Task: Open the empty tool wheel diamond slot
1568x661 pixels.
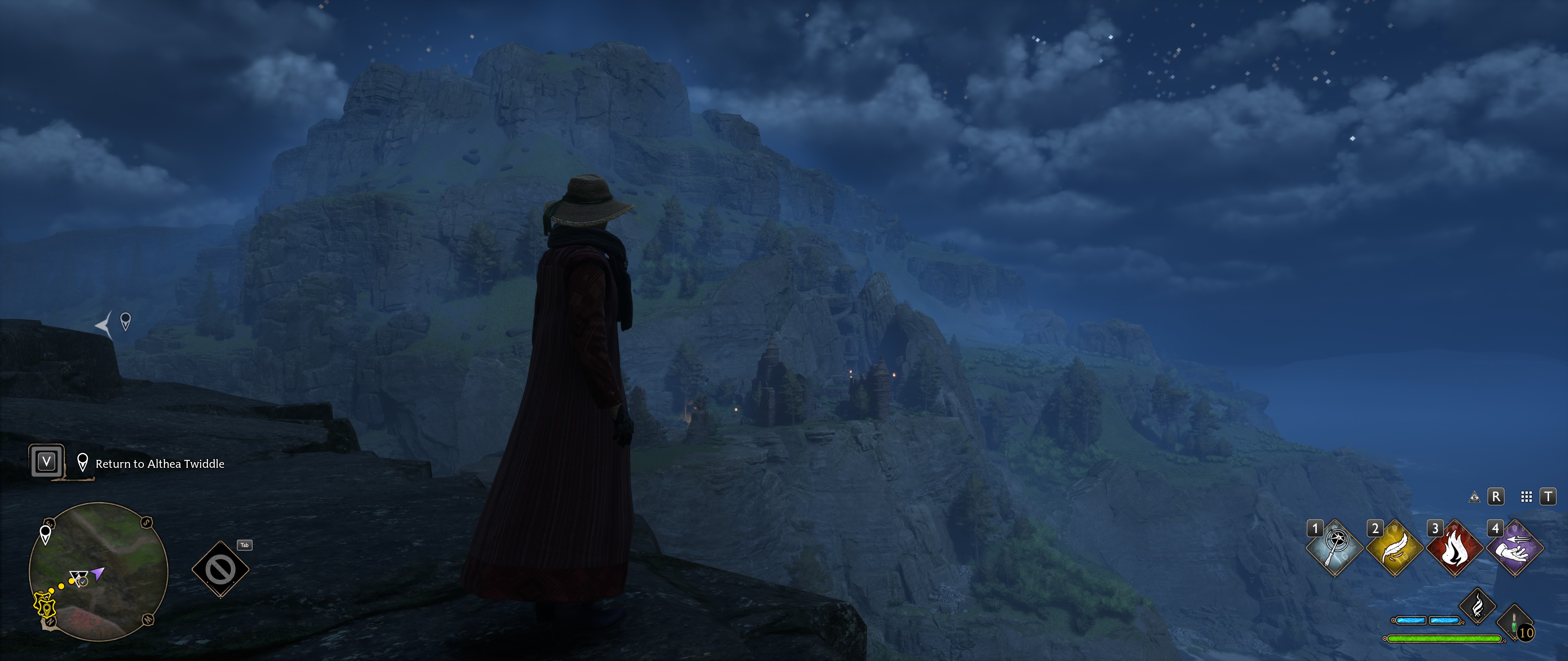Action: 220,570
